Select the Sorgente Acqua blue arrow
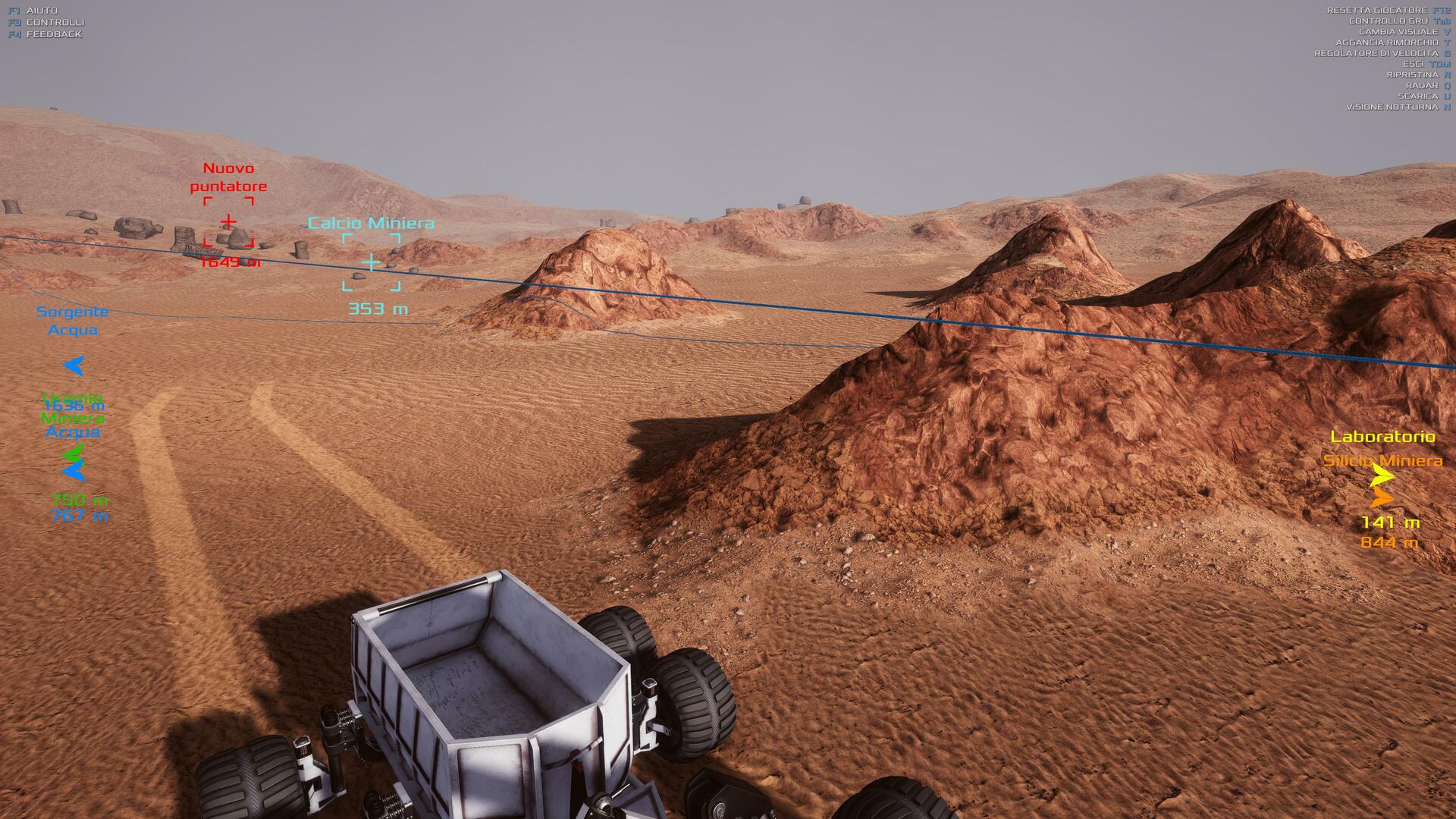 74,366
